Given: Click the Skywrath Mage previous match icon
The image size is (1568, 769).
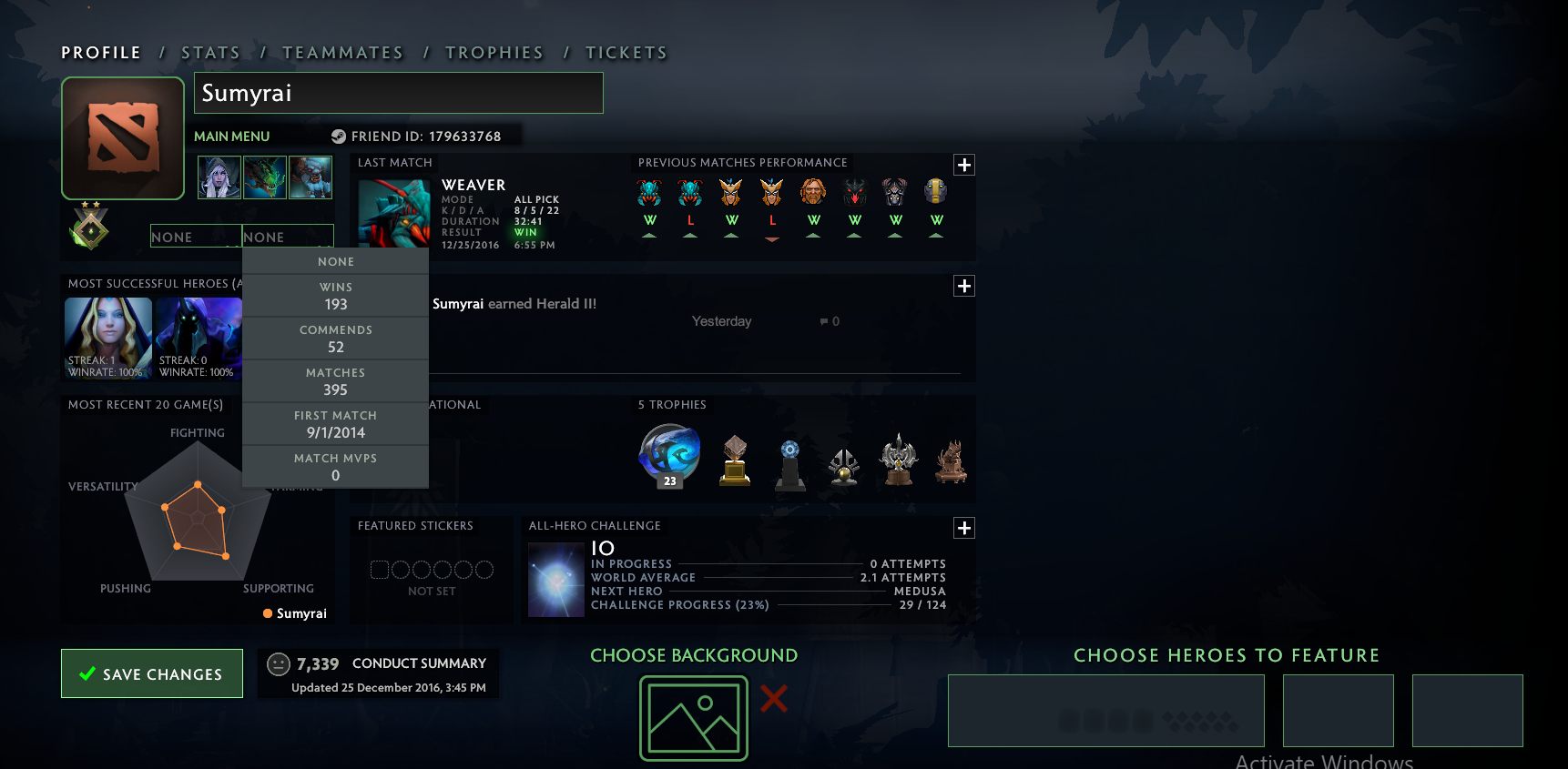Looking at the screenshot, I should click(730, 191).
